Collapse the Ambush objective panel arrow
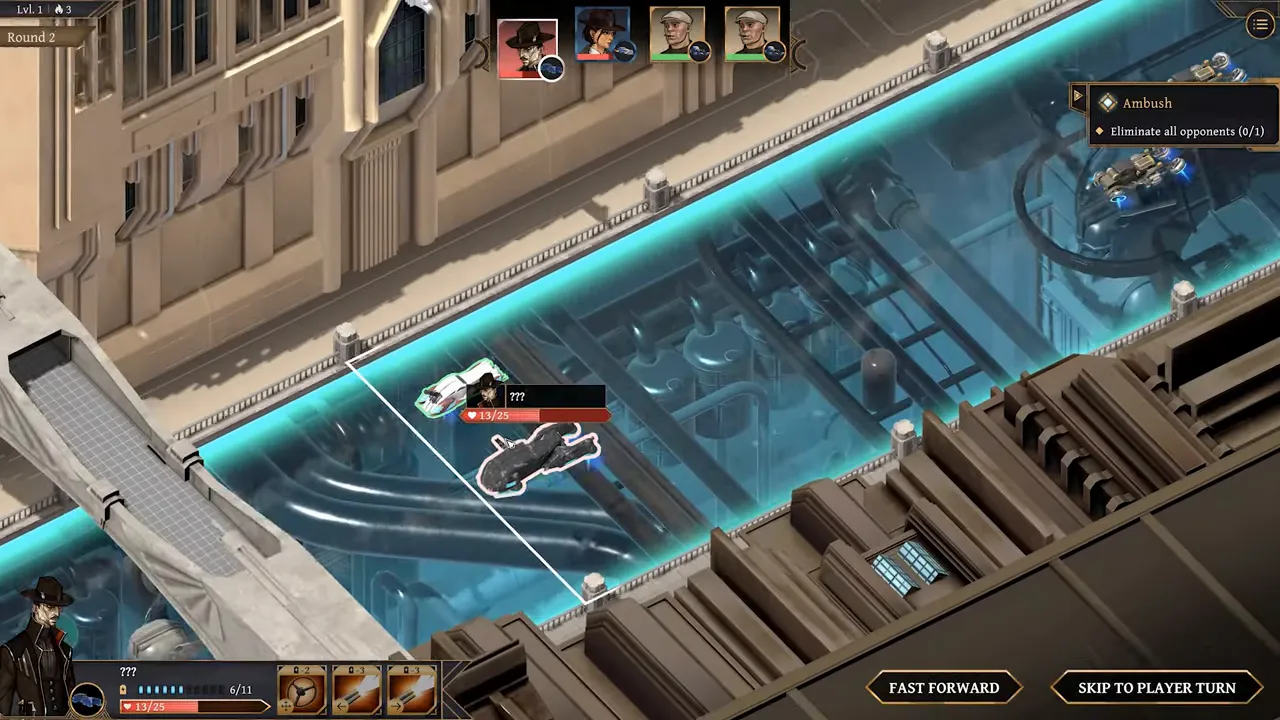 click(1078, 97)
